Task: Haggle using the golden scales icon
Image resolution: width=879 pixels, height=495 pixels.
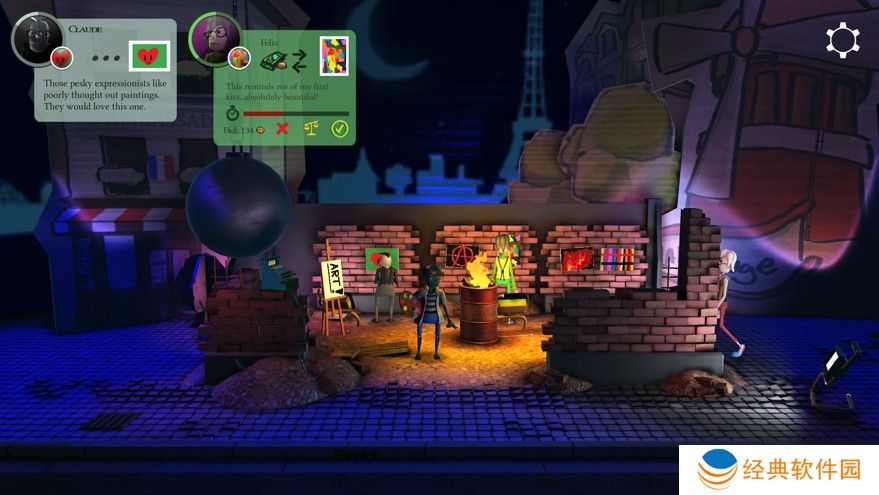Action: (310, 128)
